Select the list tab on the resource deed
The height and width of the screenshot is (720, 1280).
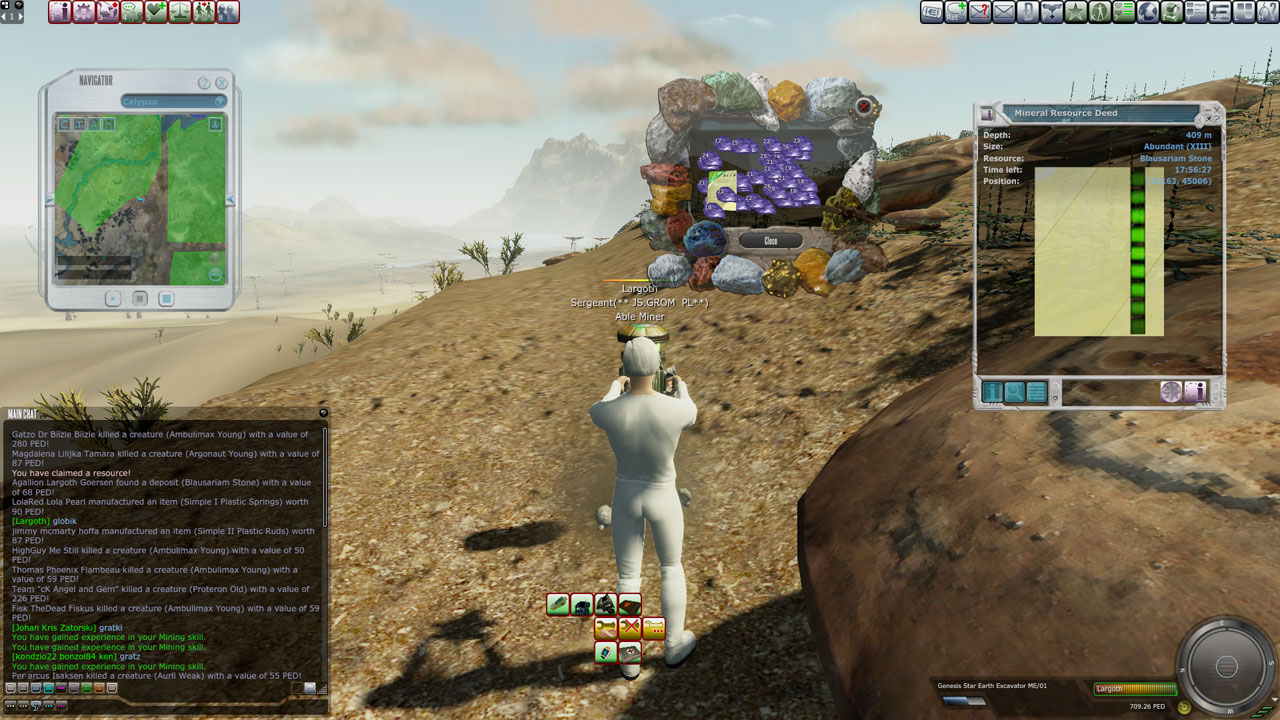(x=1037, y=392)
